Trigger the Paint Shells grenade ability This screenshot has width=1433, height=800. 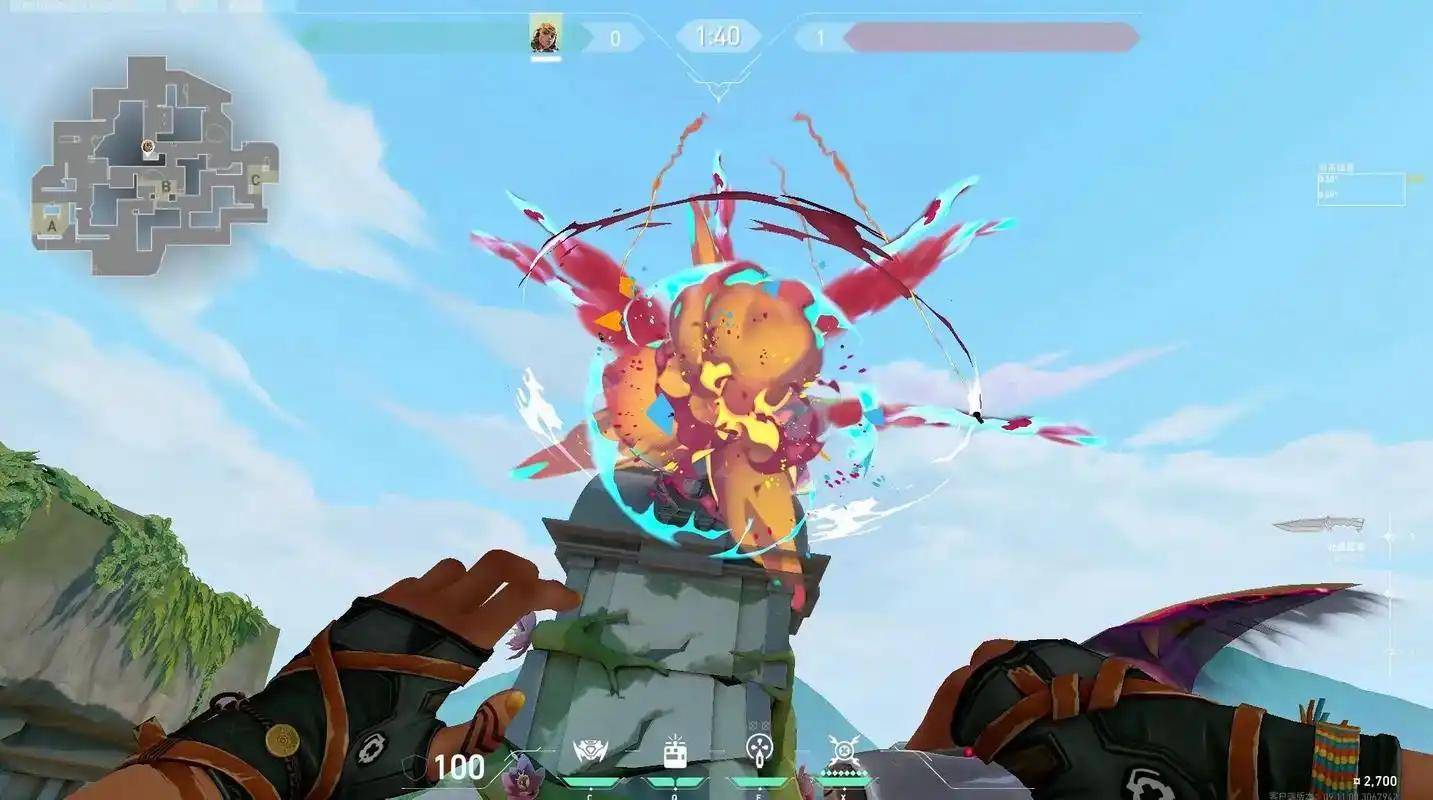click(x=758, y=751)
